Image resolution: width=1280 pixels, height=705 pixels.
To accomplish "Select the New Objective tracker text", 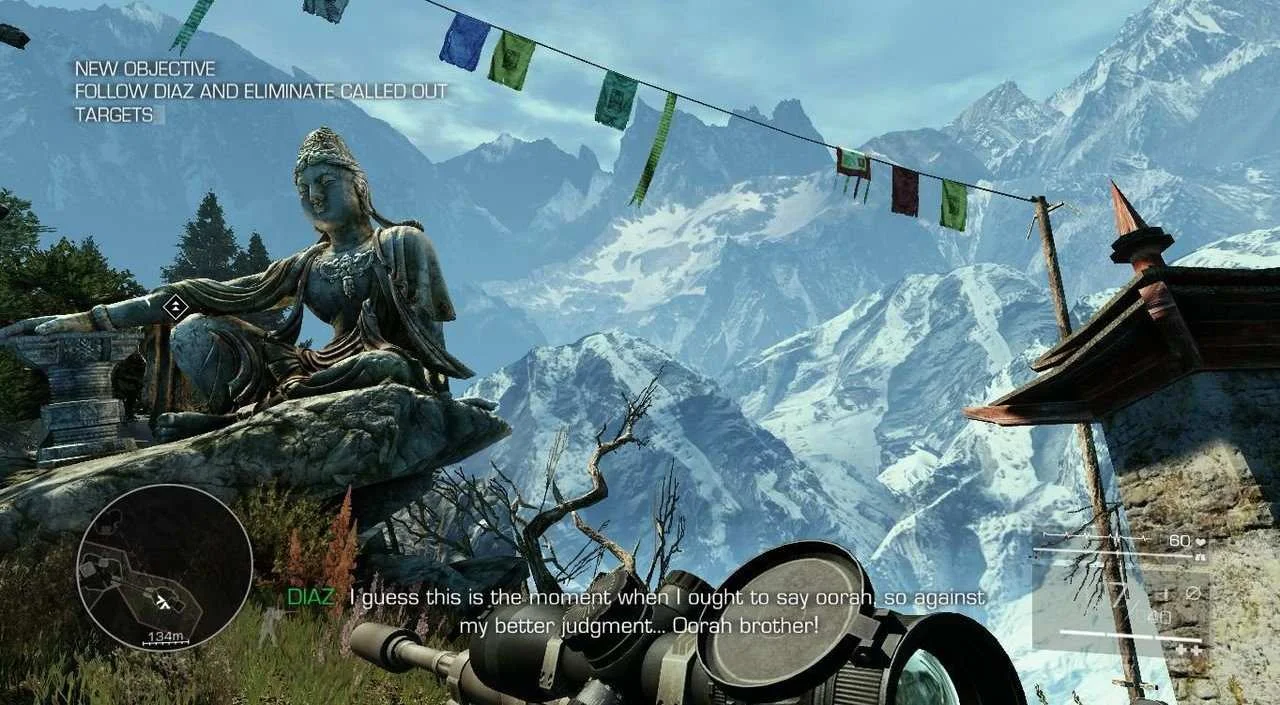I will point(260,92).
